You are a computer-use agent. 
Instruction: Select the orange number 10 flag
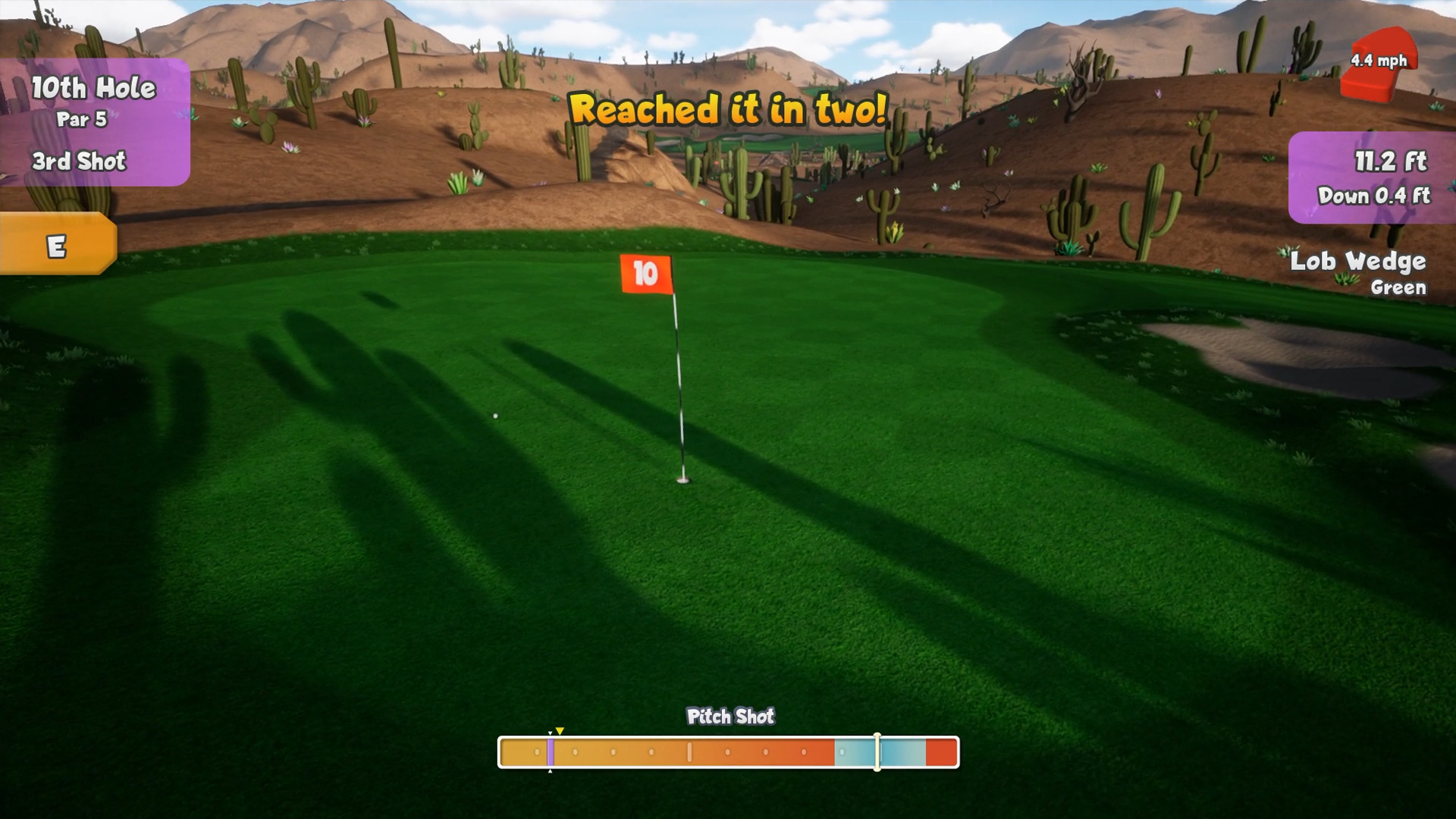pyautogui.click(x=644, y=273)
